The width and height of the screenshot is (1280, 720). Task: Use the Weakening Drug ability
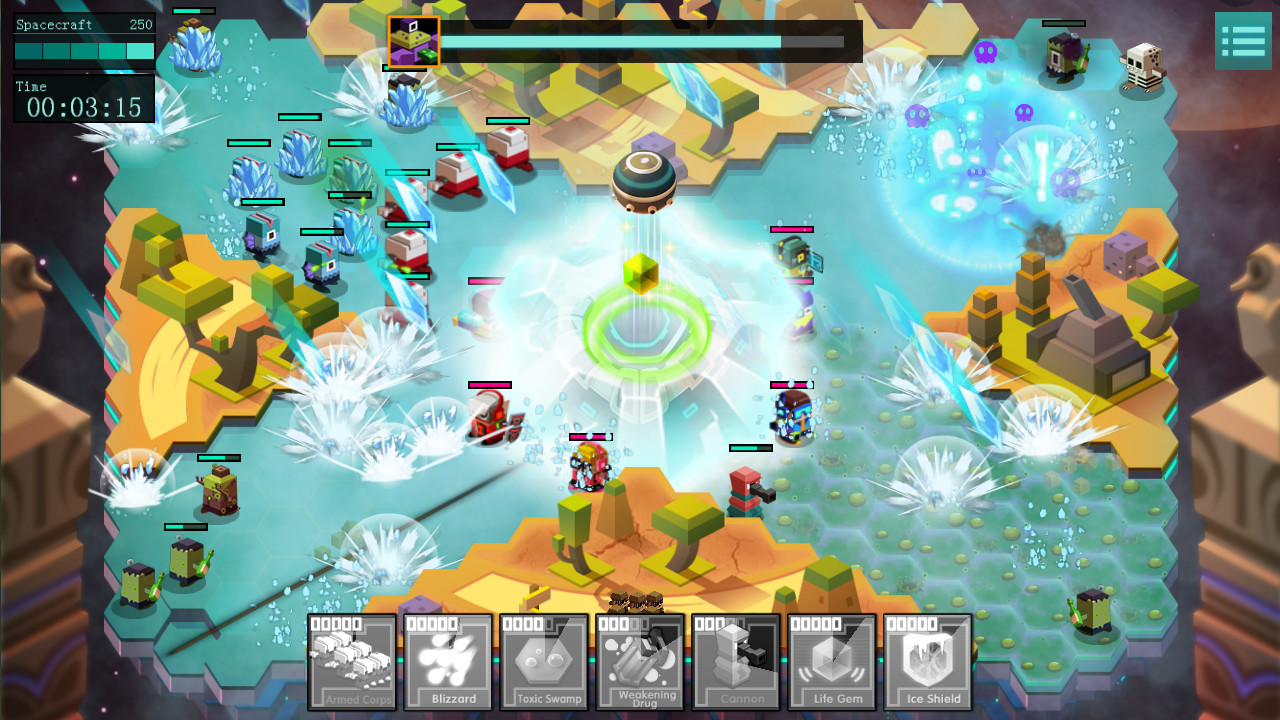click(x=640, y=661)
